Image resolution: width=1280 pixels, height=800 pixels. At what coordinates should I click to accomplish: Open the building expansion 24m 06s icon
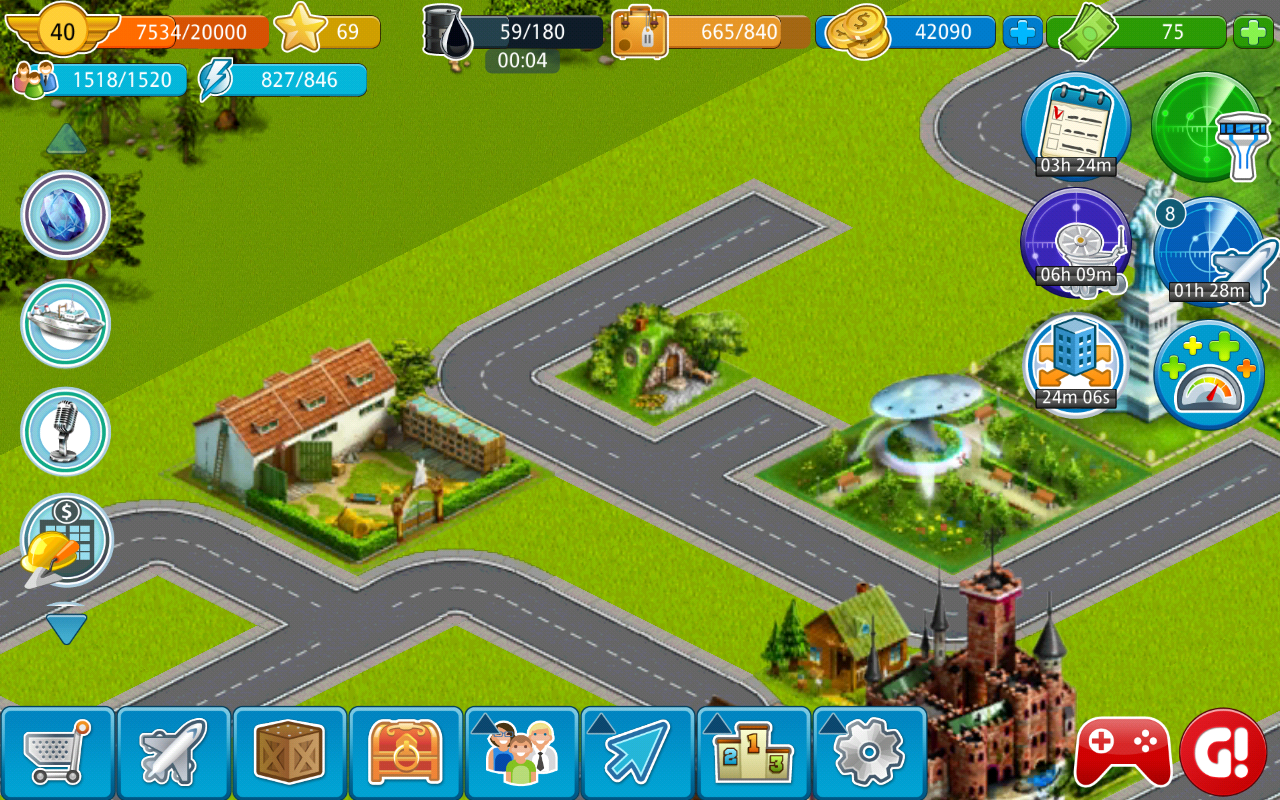(1075, 362)
